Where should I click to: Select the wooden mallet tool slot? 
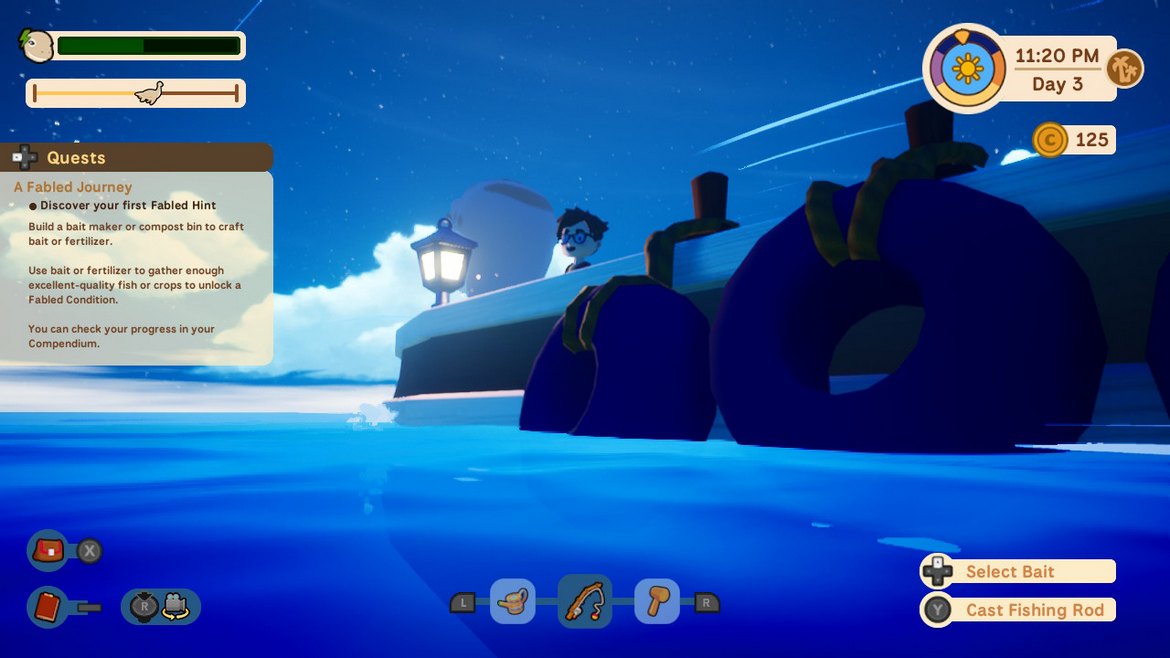click(657, 602)
